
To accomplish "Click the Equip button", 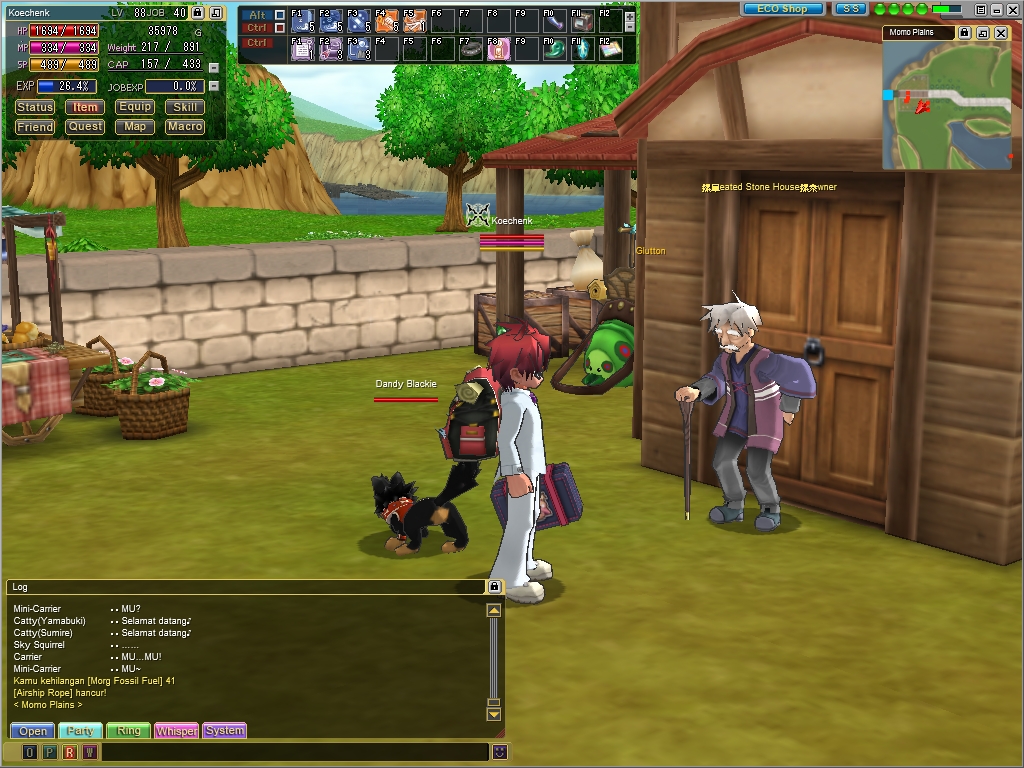I will [135, 107].
